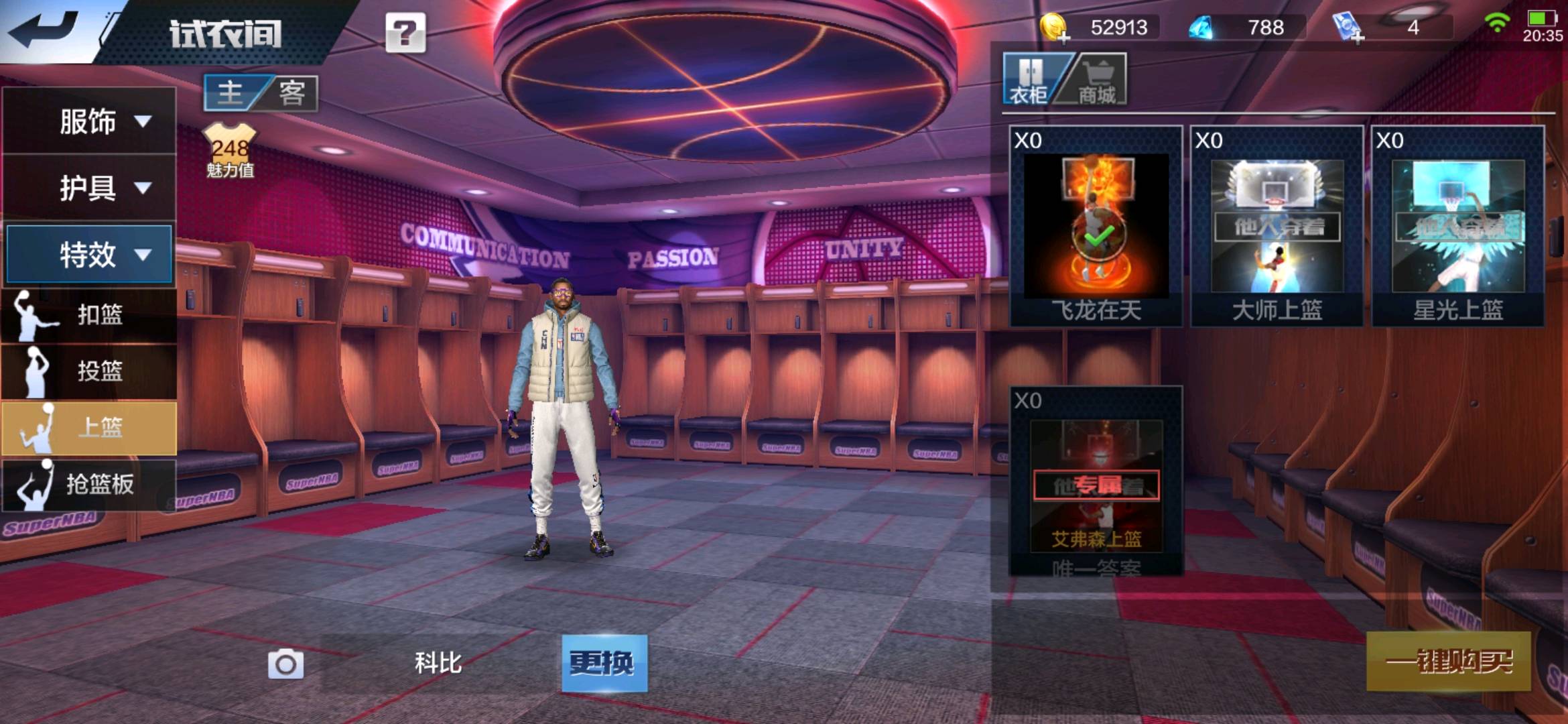Select the 飞龙在天 layup effect card
This screenshot has width=1568, height=724.
[1096, 227]
